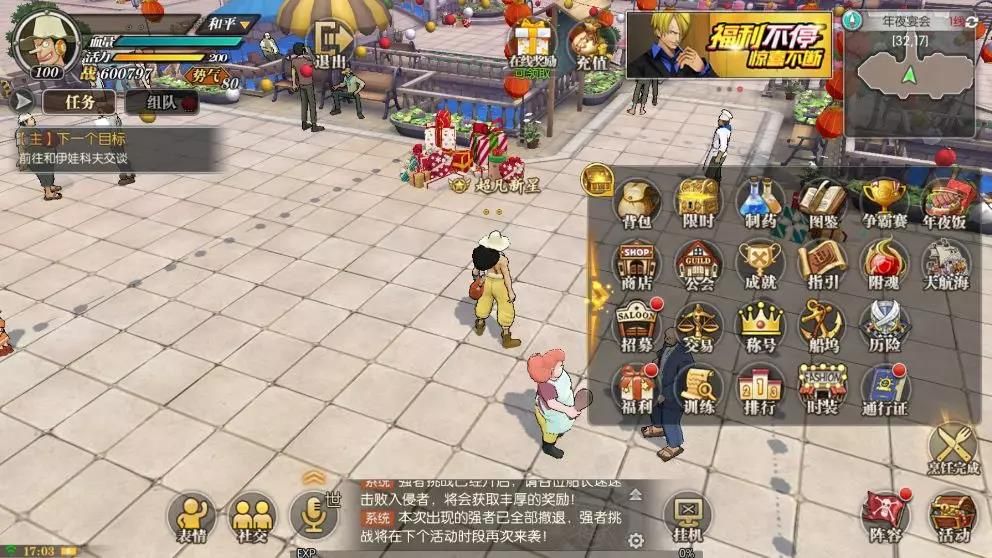Open the 背包 backpack icon
992x558 pixels.
637,204
